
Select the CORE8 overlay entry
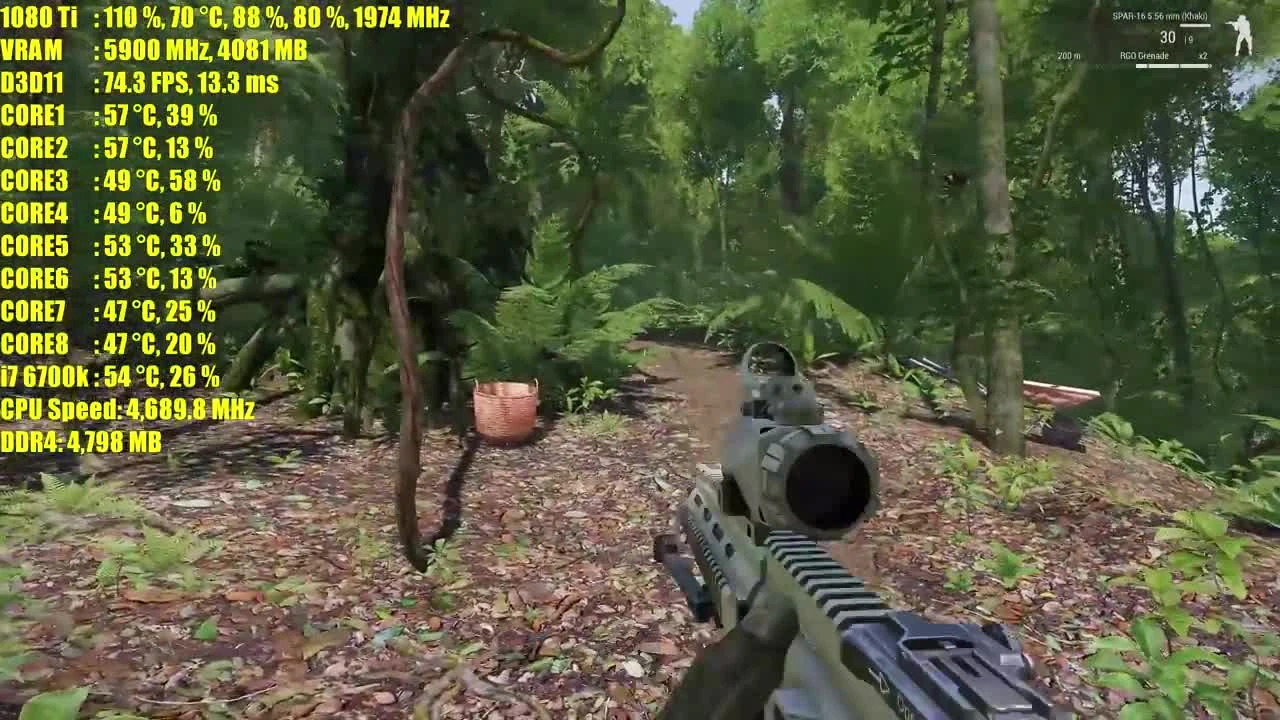point(107,345)
